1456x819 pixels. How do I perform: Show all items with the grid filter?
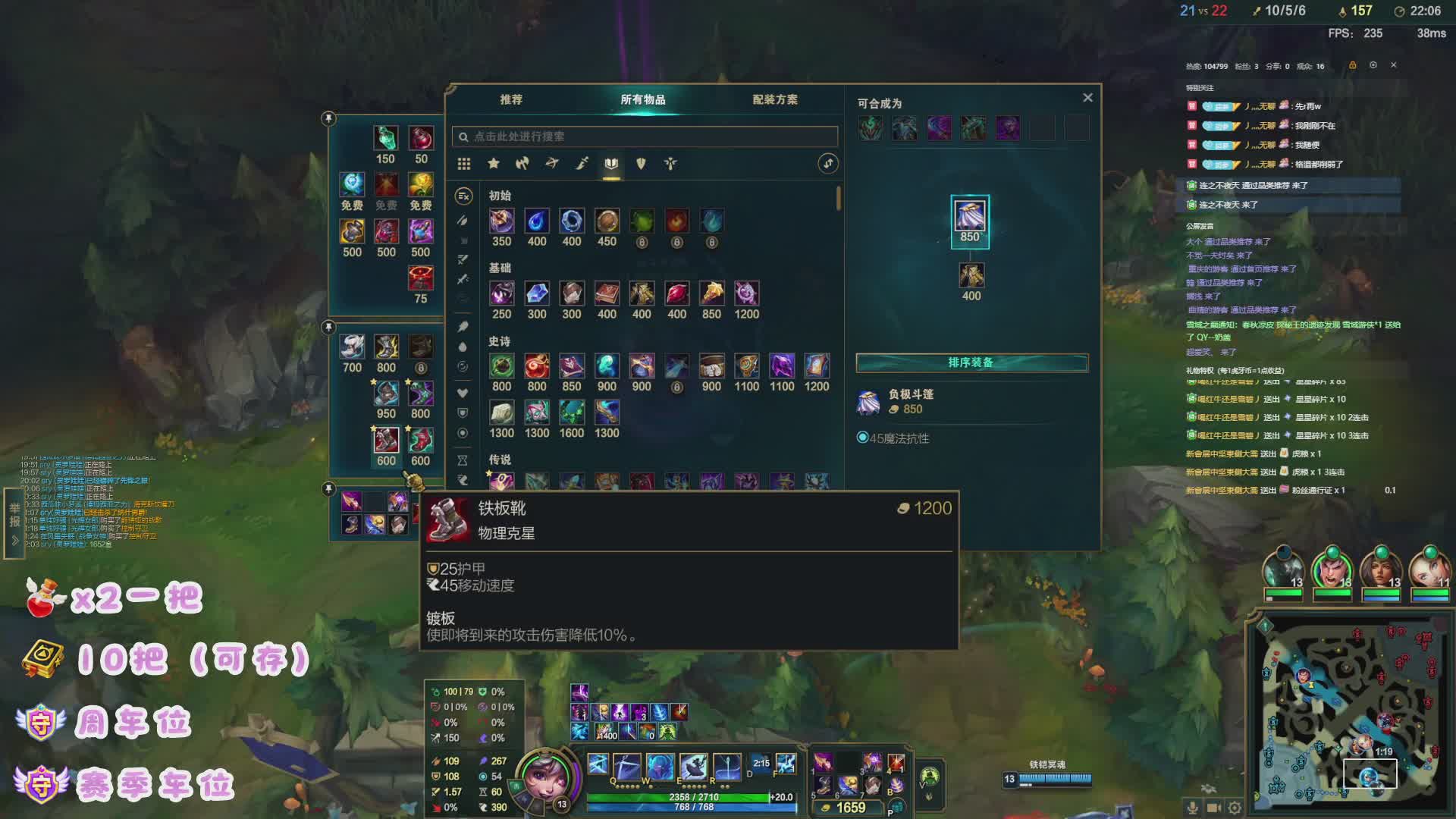pyautogui.click(x=464, y=164)
